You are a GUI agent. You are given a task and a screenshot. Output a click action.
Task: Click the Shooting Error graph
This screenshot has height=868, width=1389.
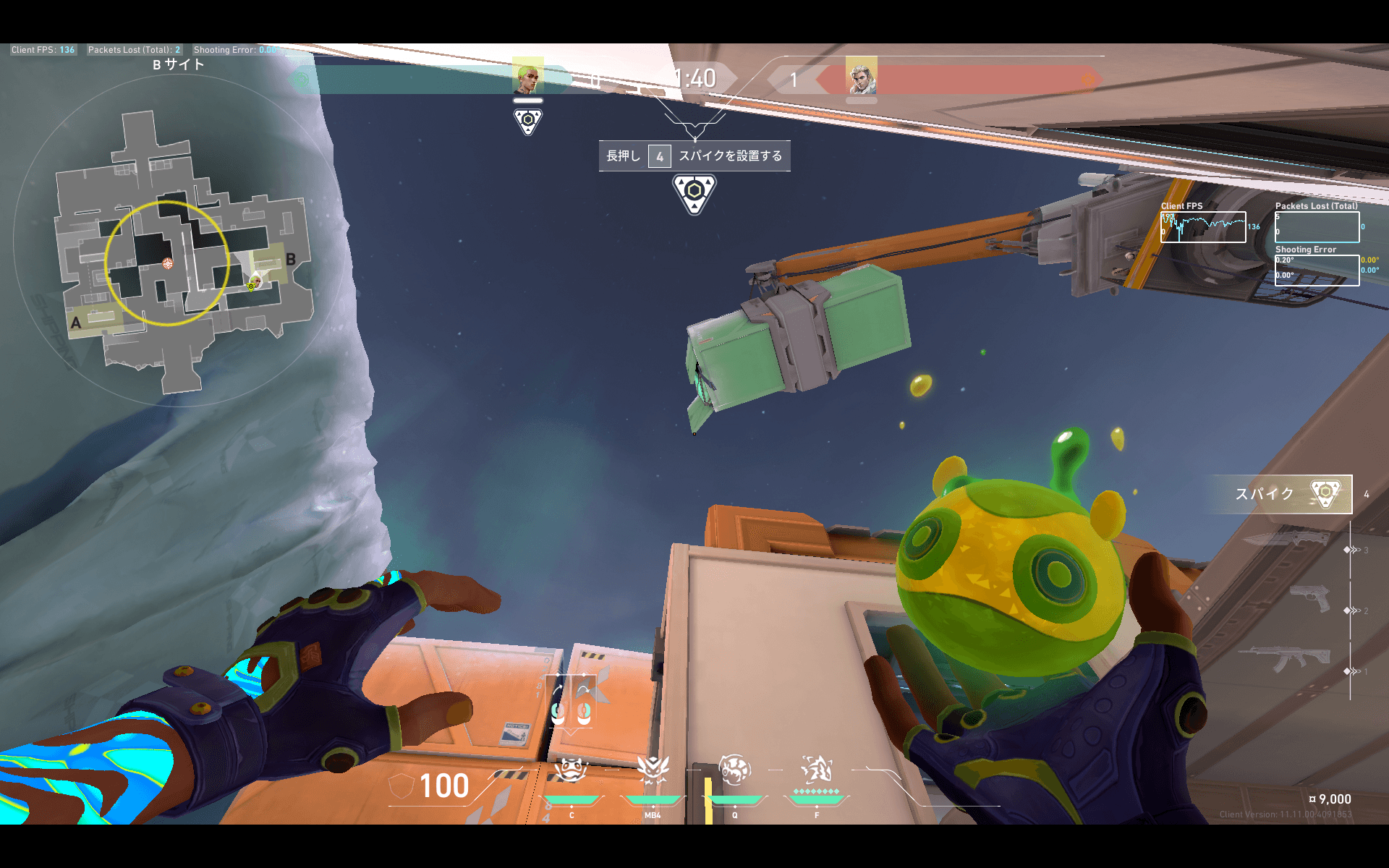[x=1317, y=271]
